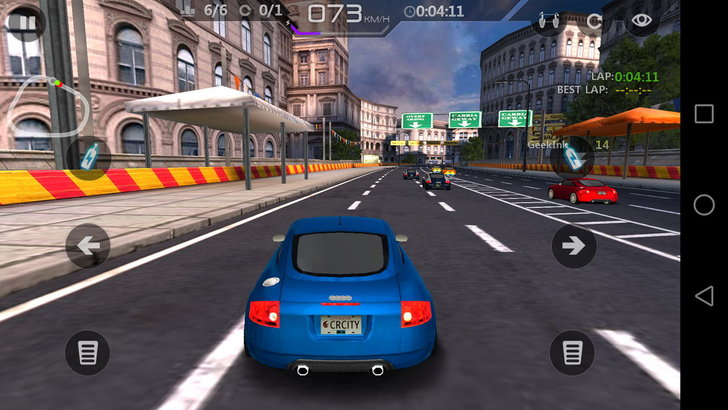Viewport: 728px width, 410px height.
Task: Tap the Android home circle button
Action: pyautogui.click(x=704, y=205)
